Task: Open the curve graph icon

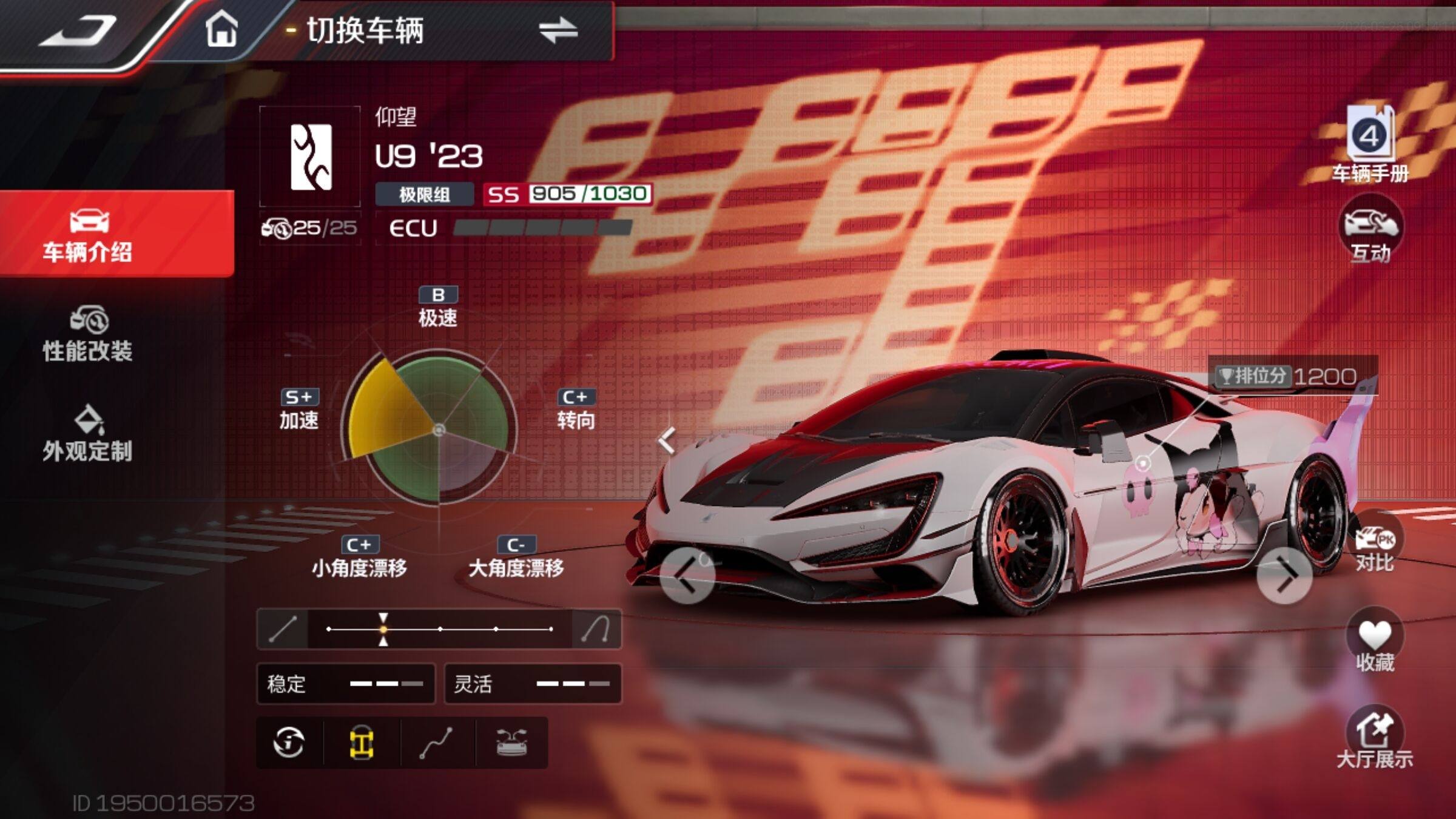Action: click(437, 743)
